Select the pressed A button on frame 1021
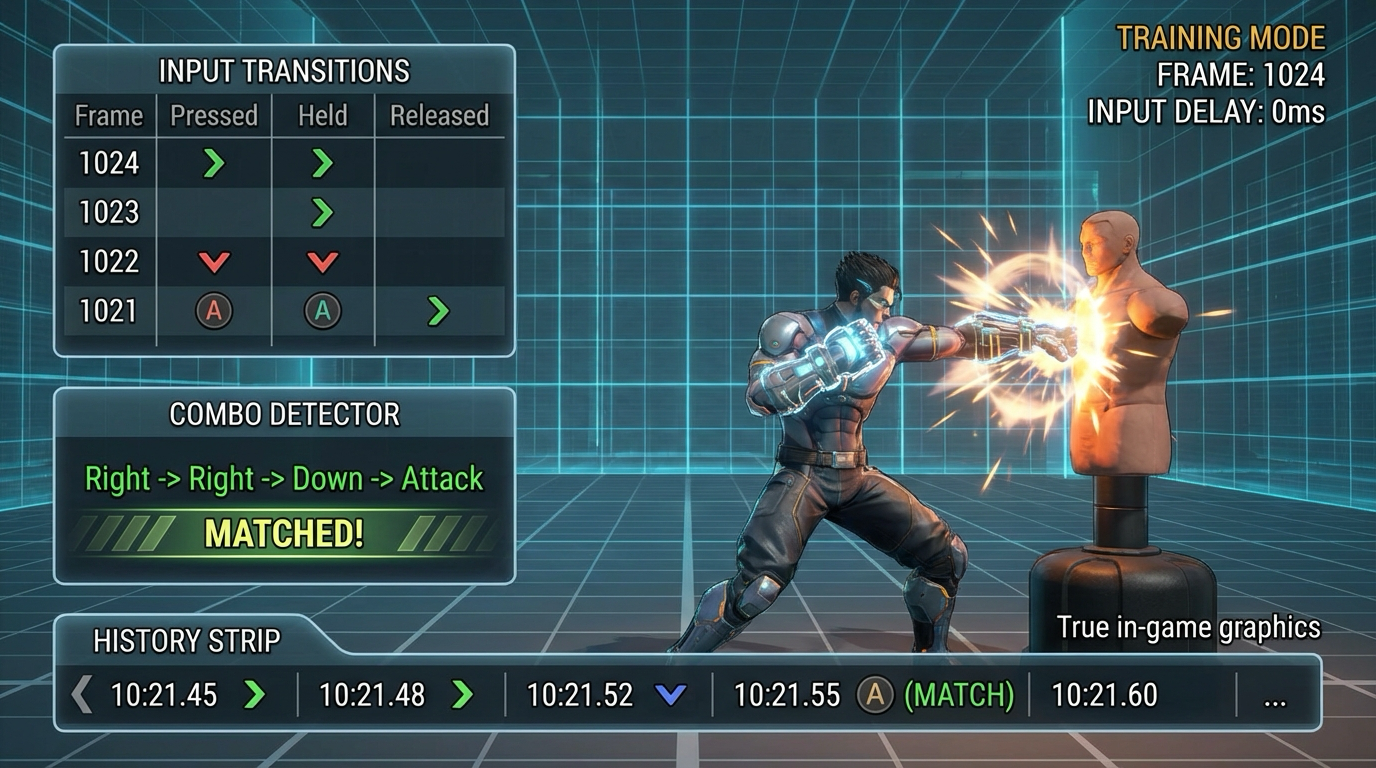Viewport: 1376px width, 768px height. 213,310
